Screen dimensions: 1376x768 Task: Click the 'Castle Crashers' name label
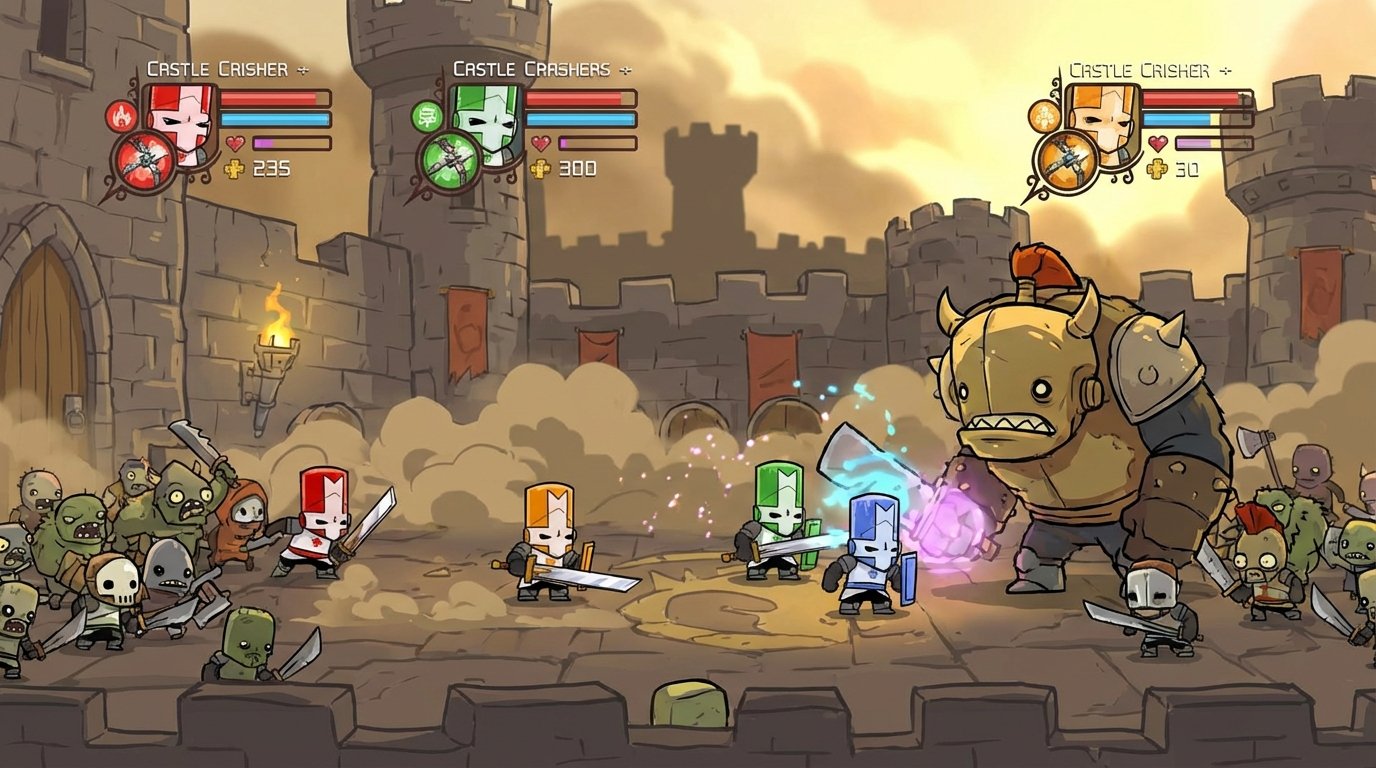[530, 68]
